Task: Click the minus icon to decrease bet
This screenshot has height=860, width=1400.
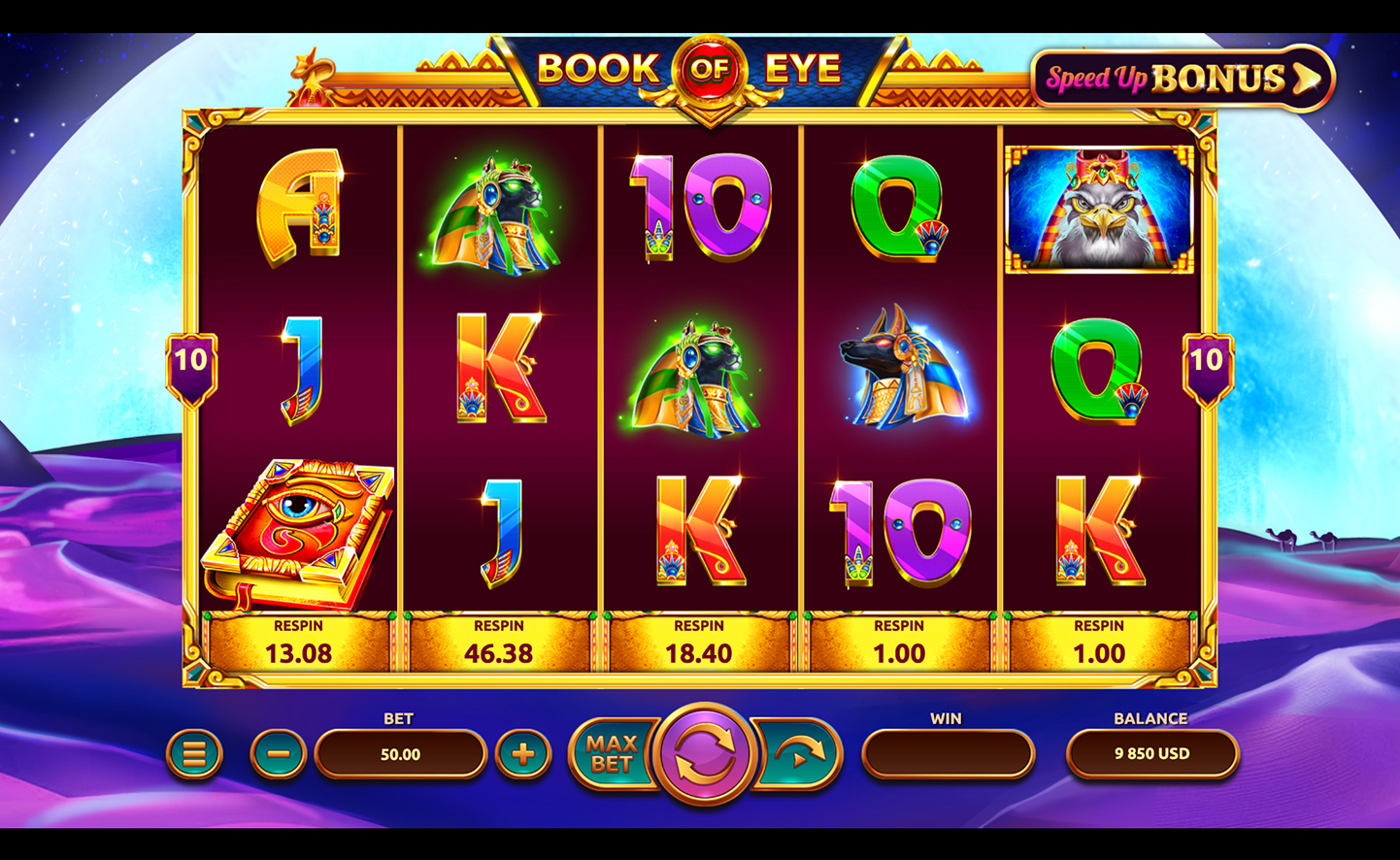Action: click(x=276, y=753)
